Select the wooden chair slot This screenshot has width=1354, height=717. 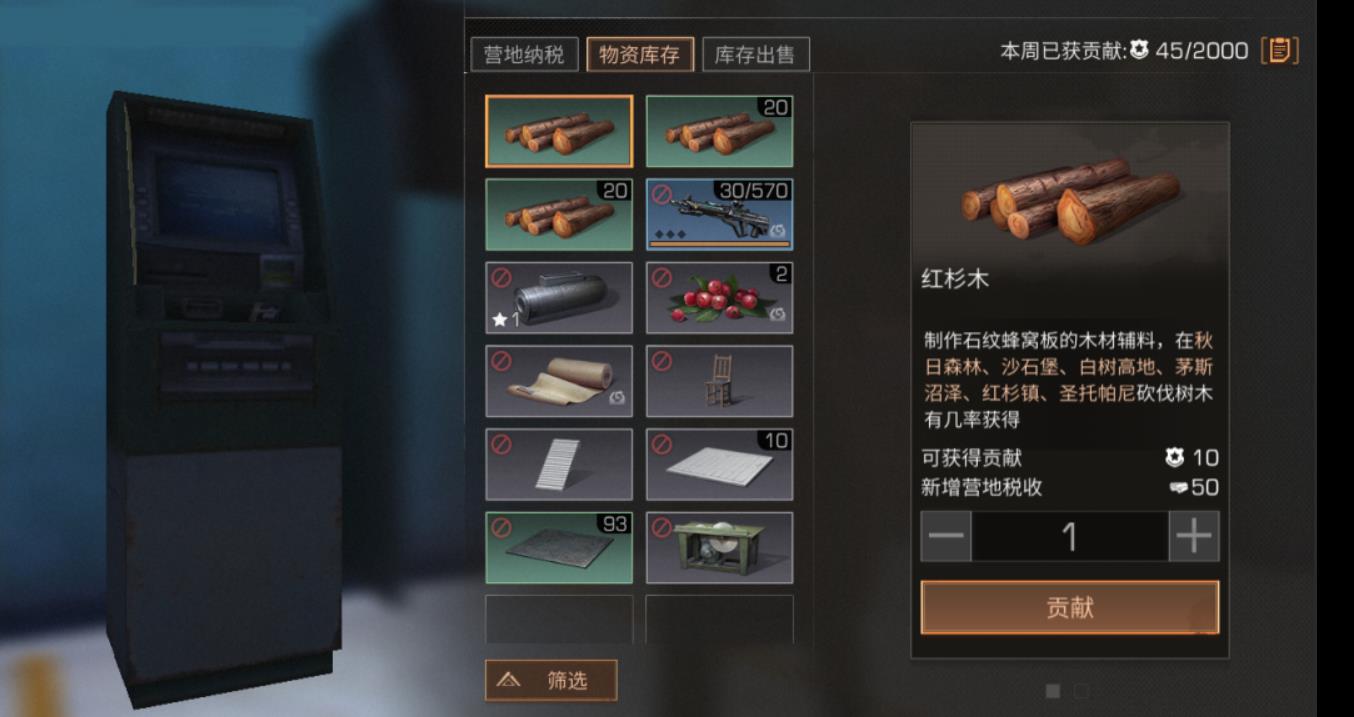click(x=719, y=381)
